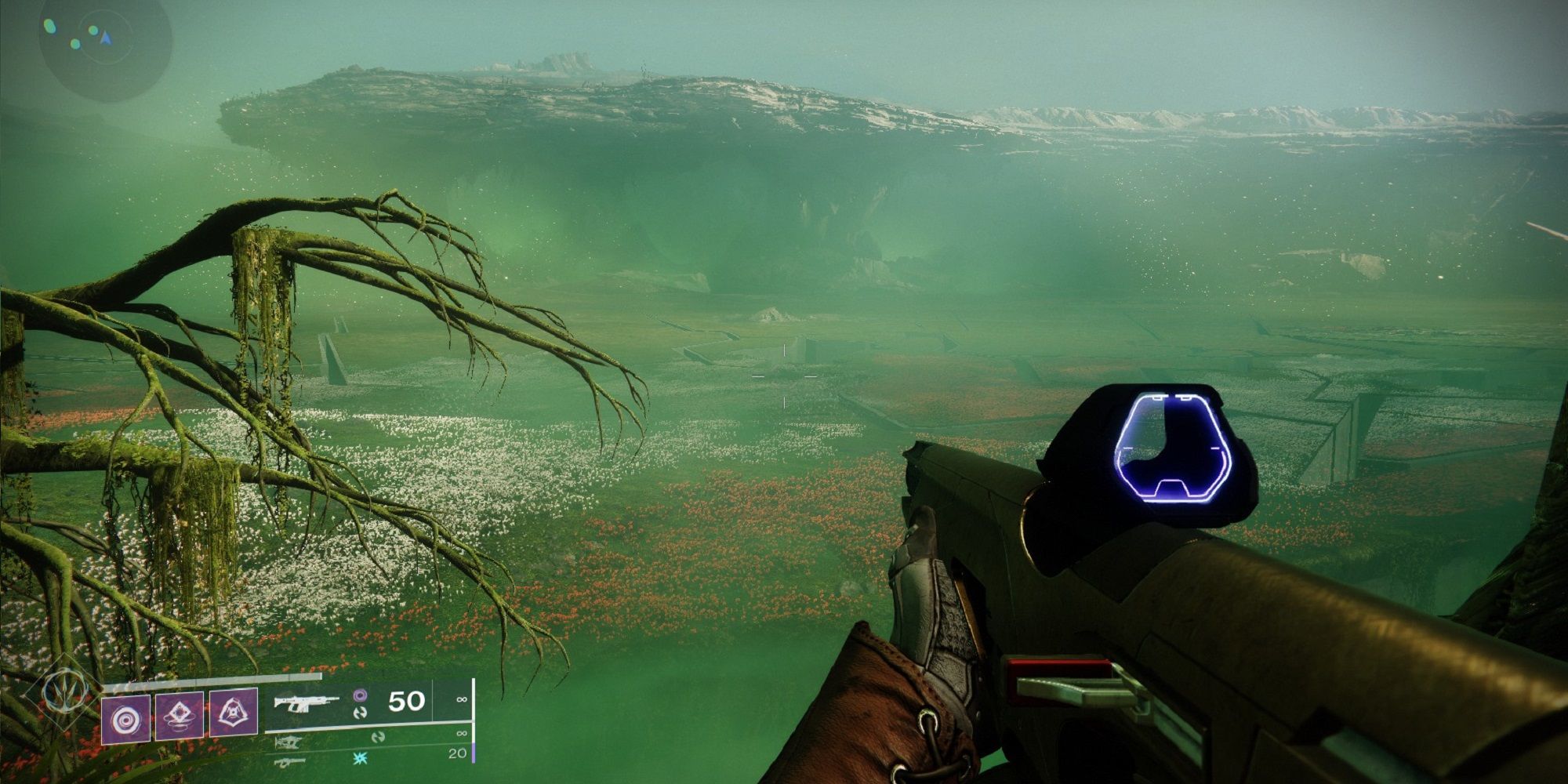The image size is (1568, 784).
Task: Expand the energy weapon reserve row
Action: point(463,734)
